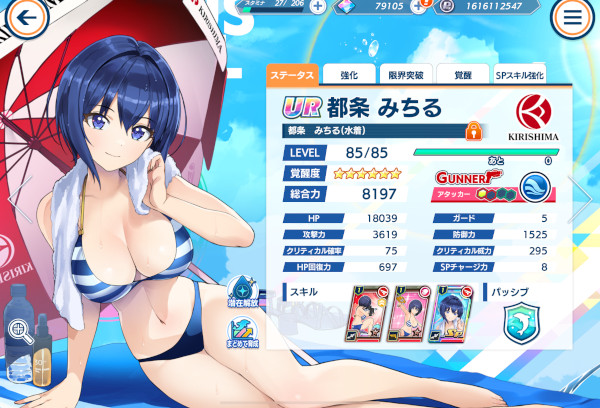Open the hamburger main menu
600x408 pixels.
pos(573,17)
